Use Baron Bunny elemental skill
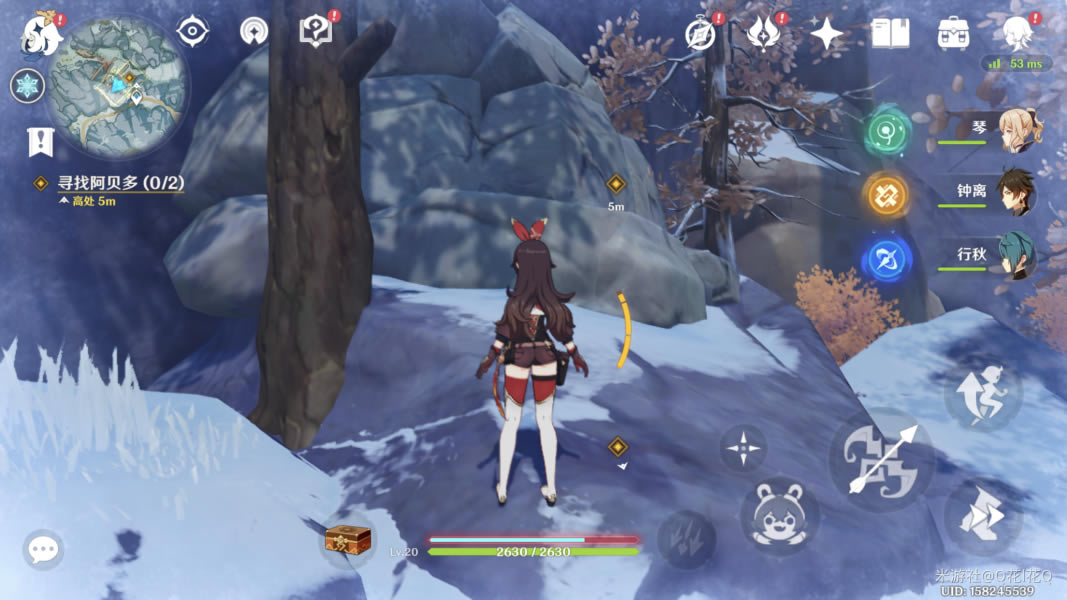The image size is (1067, 600). coord(779,516)
